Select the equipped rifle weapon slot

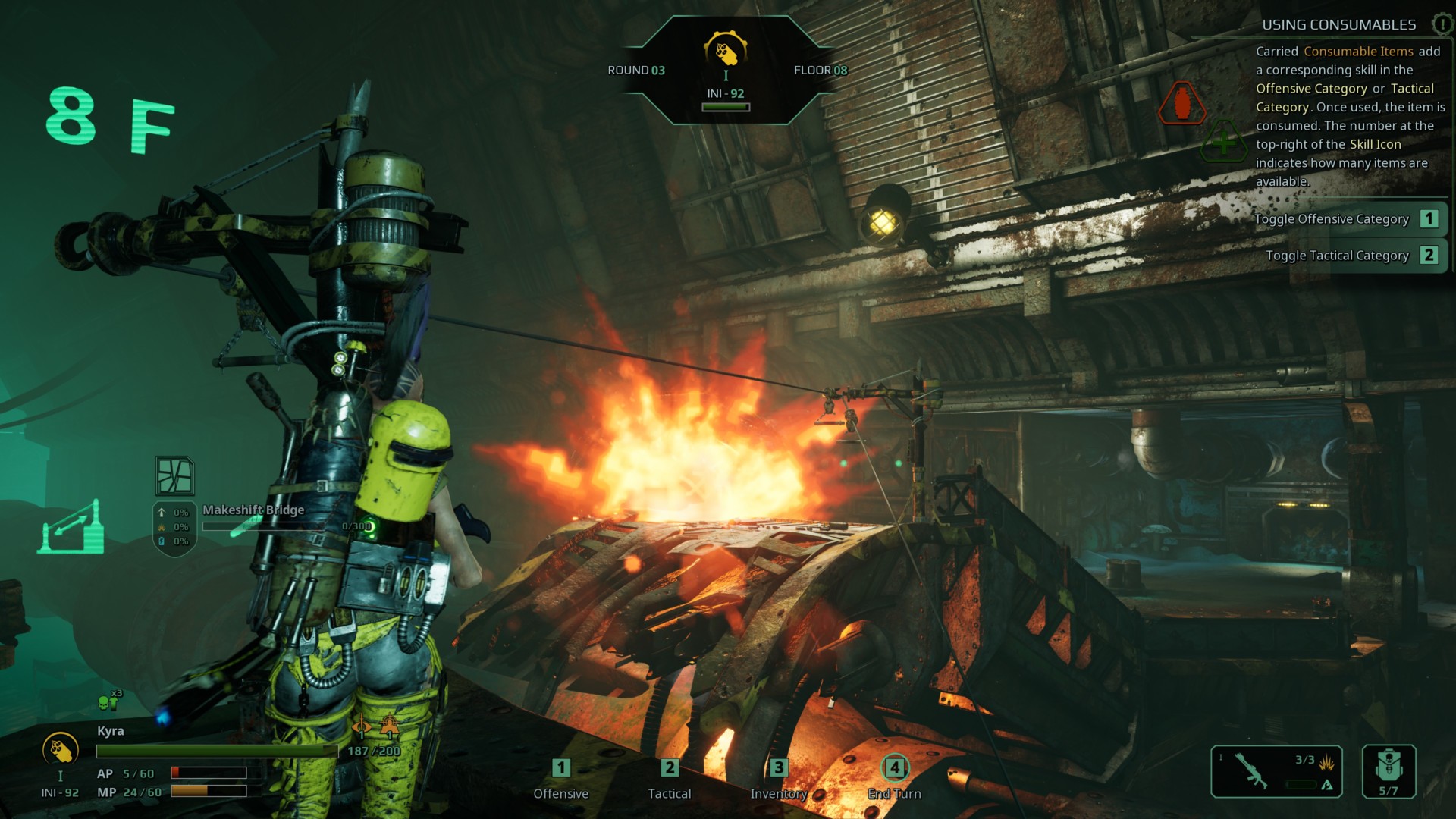click(1276, 771)
